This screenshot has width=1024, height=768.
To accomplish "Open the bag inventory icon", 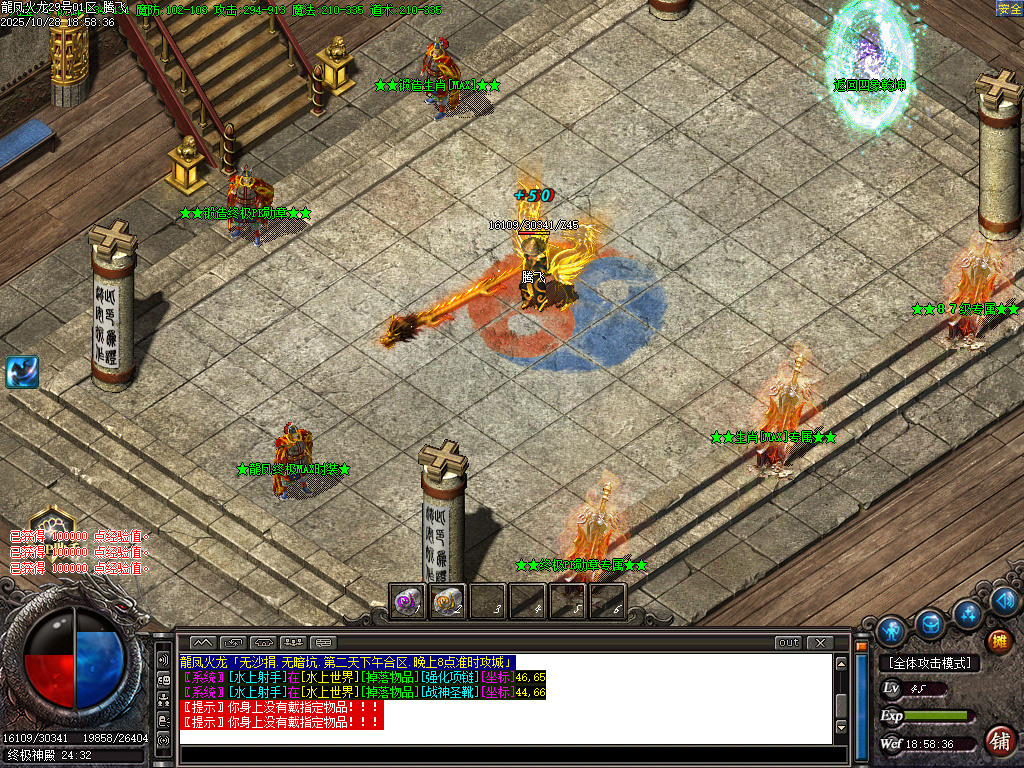I will (x=930, y=624).
